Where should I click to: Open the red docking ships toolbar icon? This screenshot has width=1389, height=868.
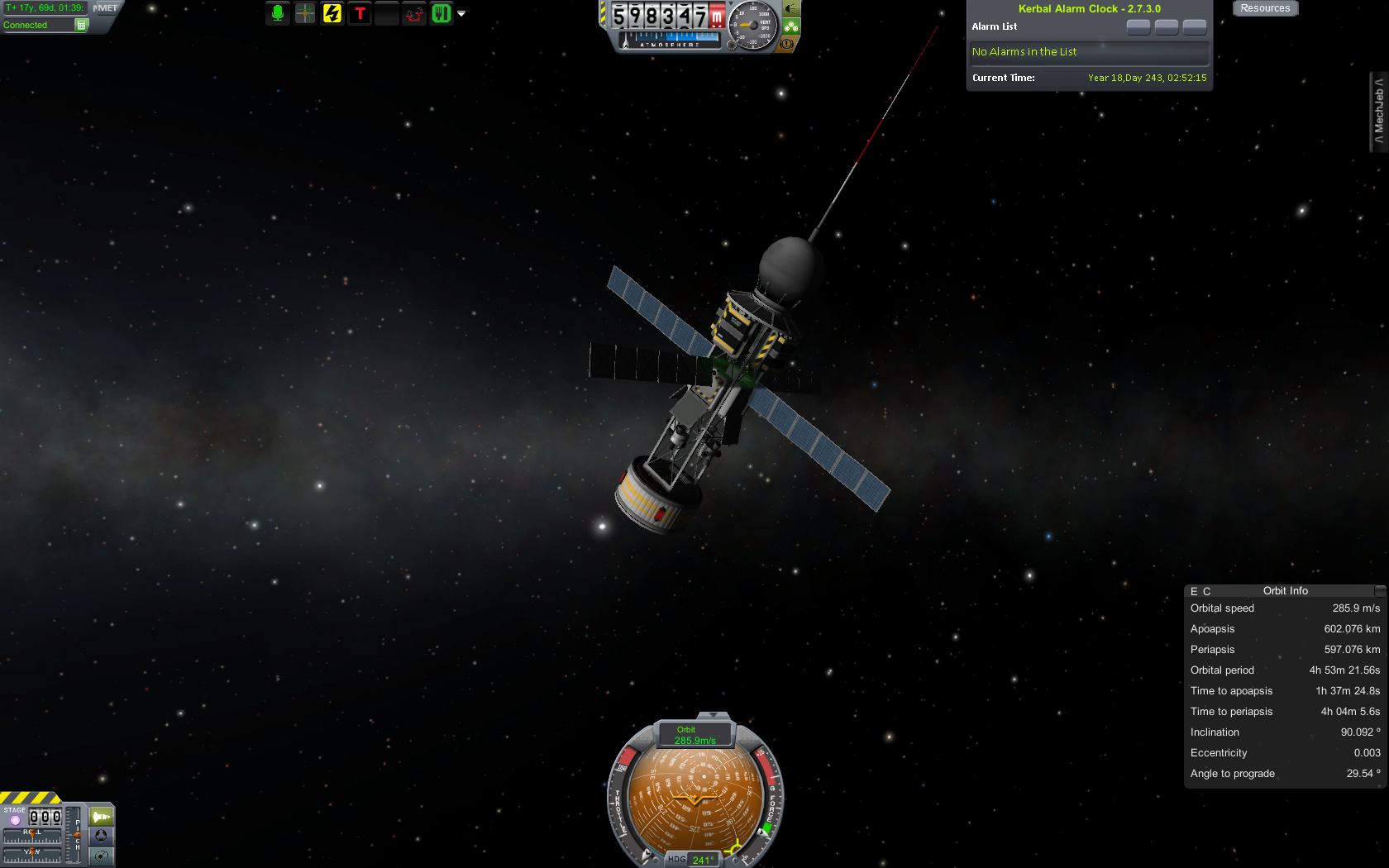click(x=414, y=13)
